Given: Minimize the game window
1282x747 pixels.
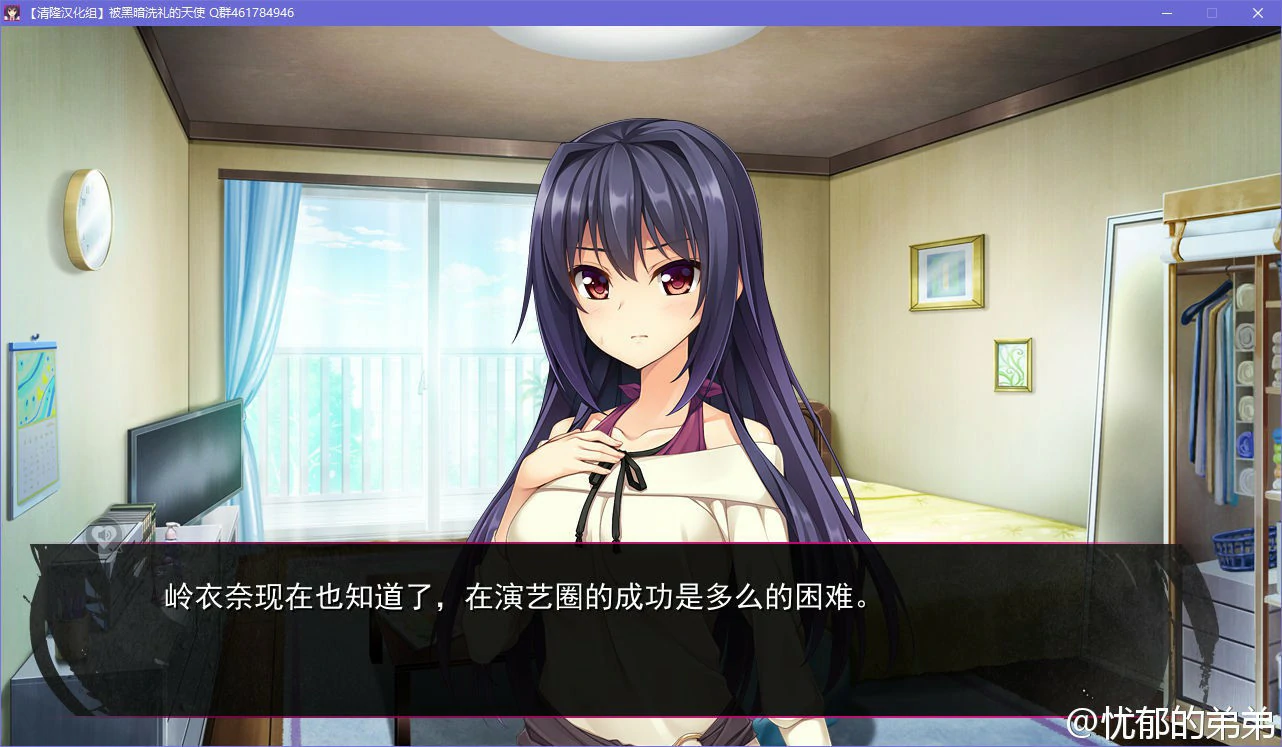Looking at the screenshot, I should click(1166, 13).
